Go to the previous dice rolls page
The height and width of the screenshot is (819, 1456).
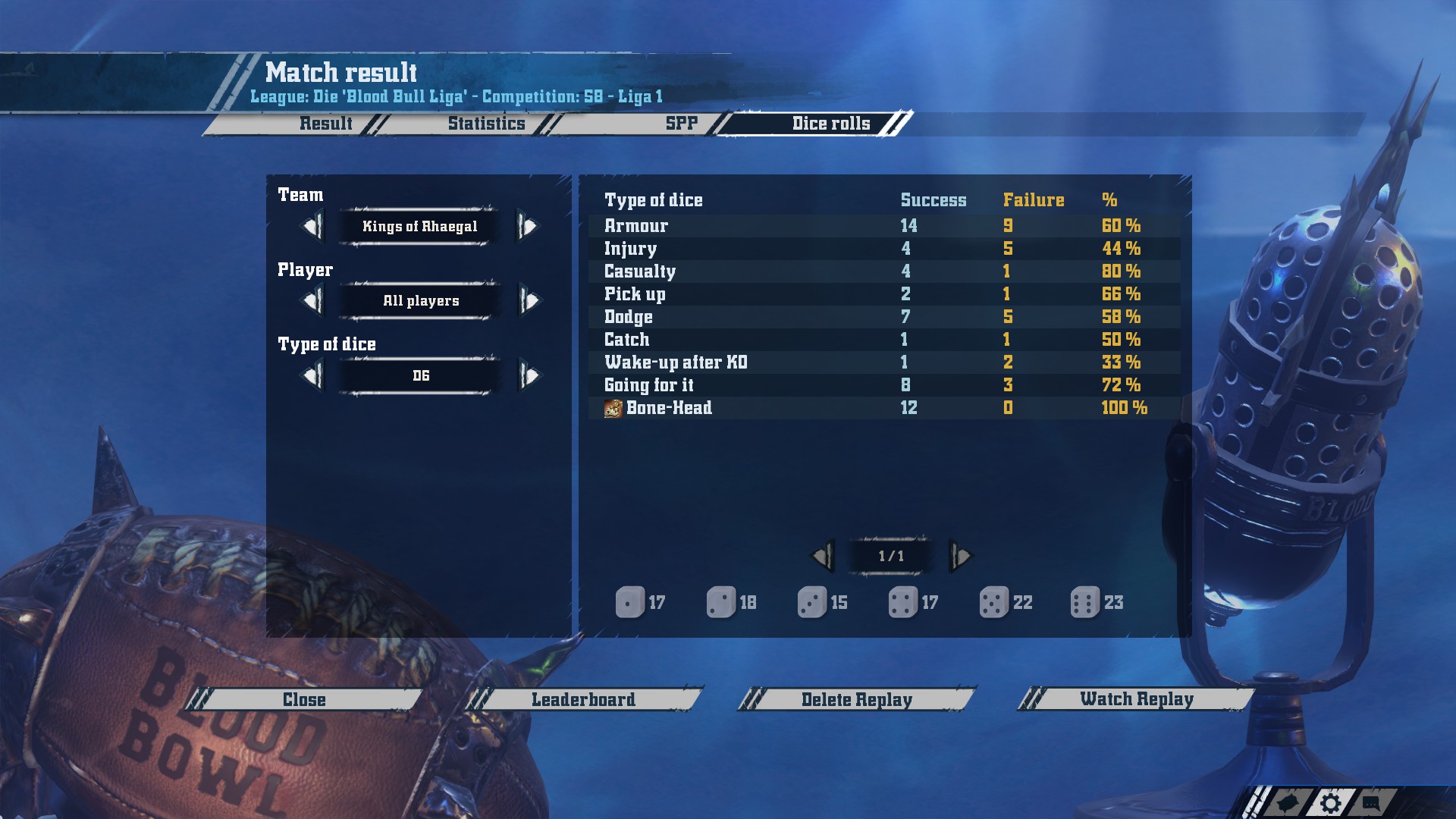pos(822,557)
